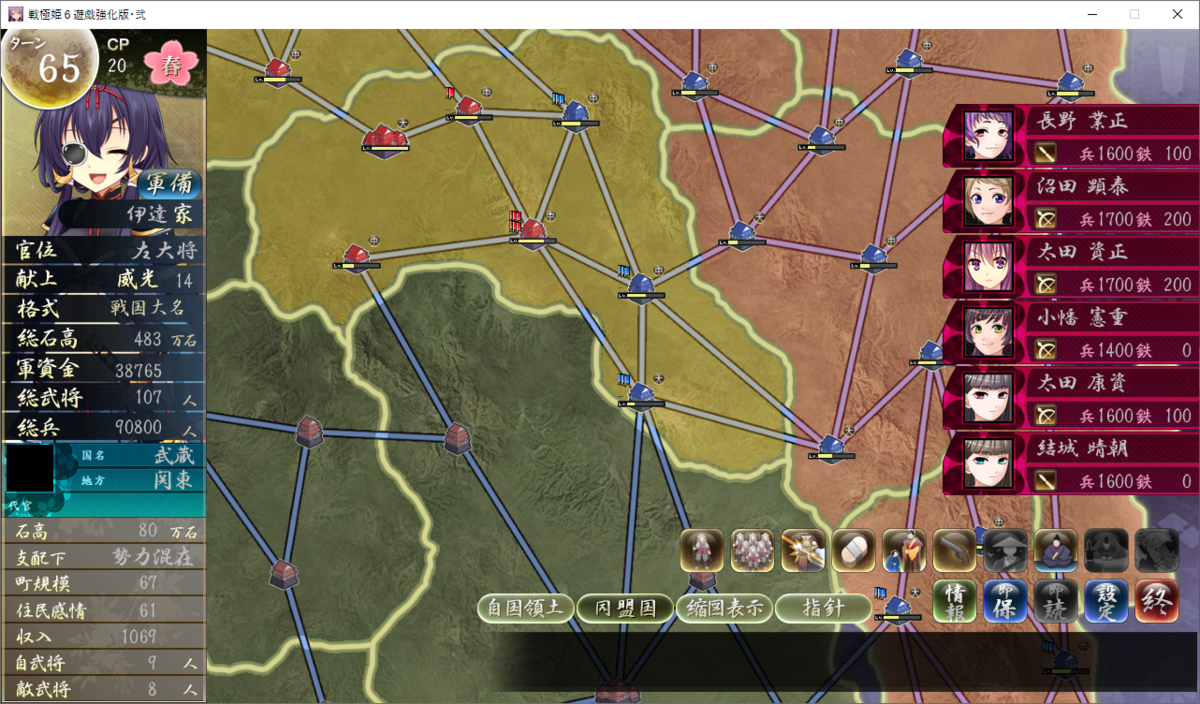Show the 同盟国 allied nations list

(x=626, y=608)
